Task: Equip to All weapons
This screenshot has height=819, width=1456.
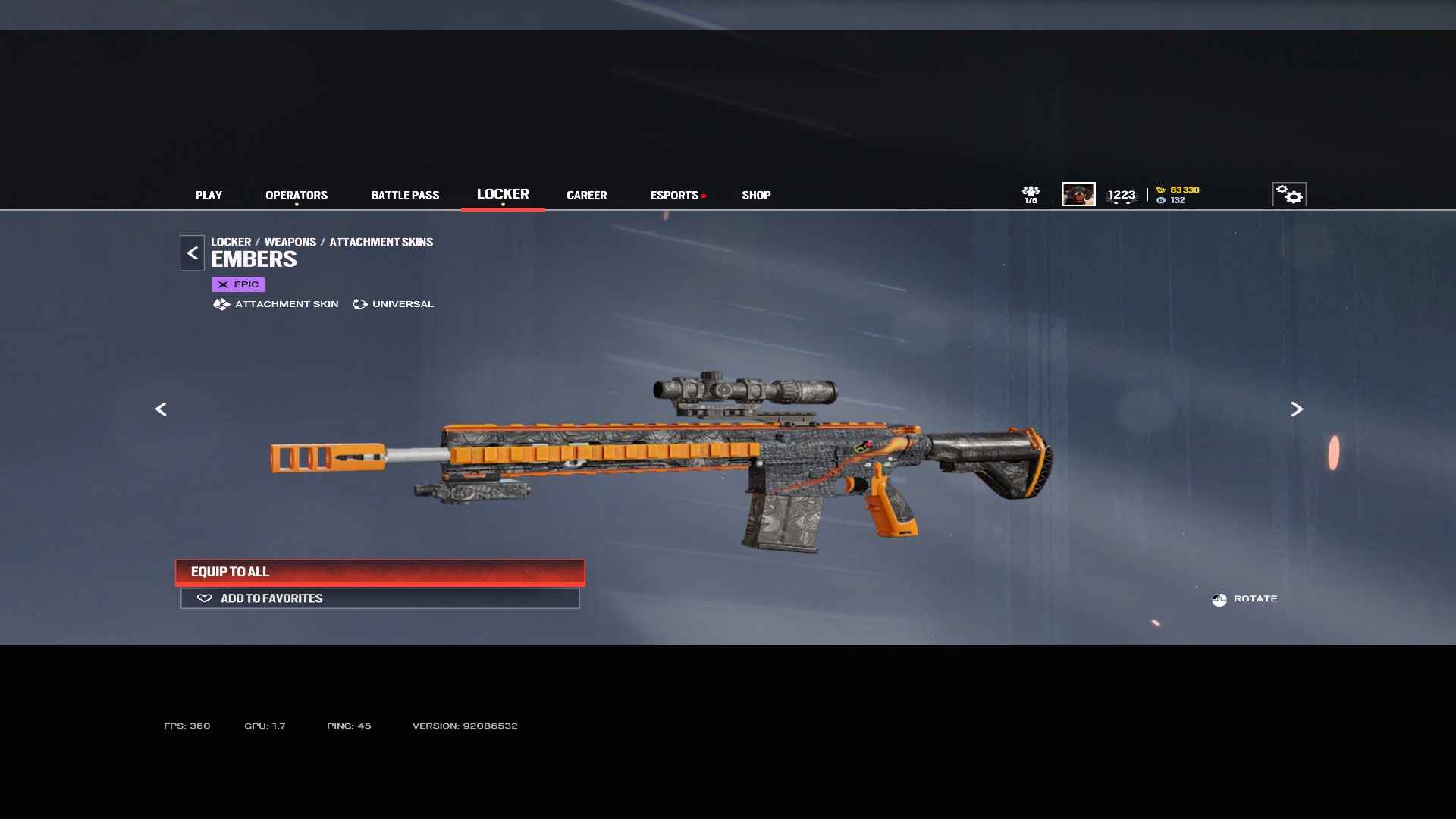Action: (380, 572)
